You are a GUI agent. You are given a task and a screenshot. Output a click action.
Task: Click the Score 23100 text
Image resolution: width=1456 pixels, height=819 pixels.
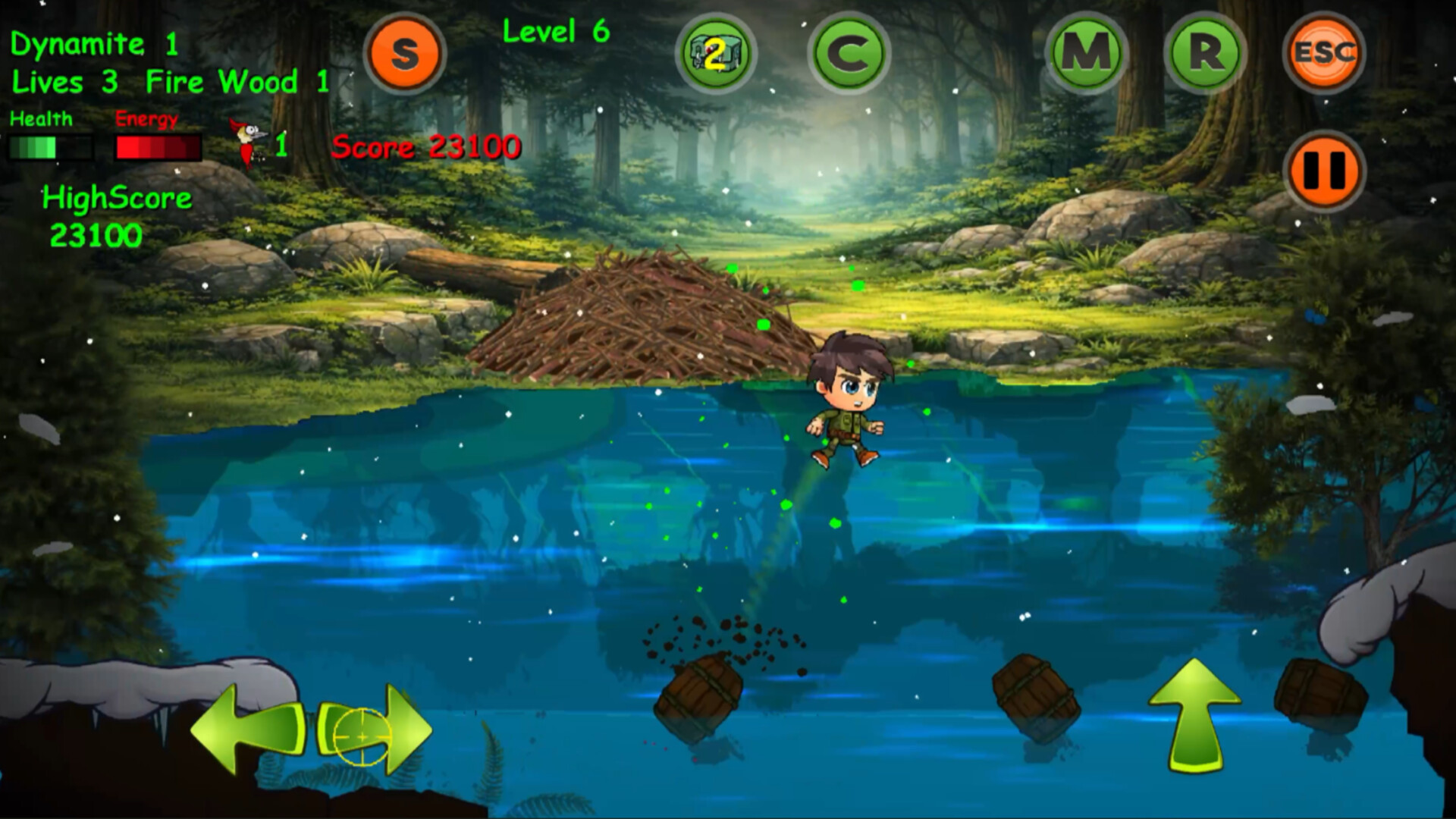click(427, 146)
